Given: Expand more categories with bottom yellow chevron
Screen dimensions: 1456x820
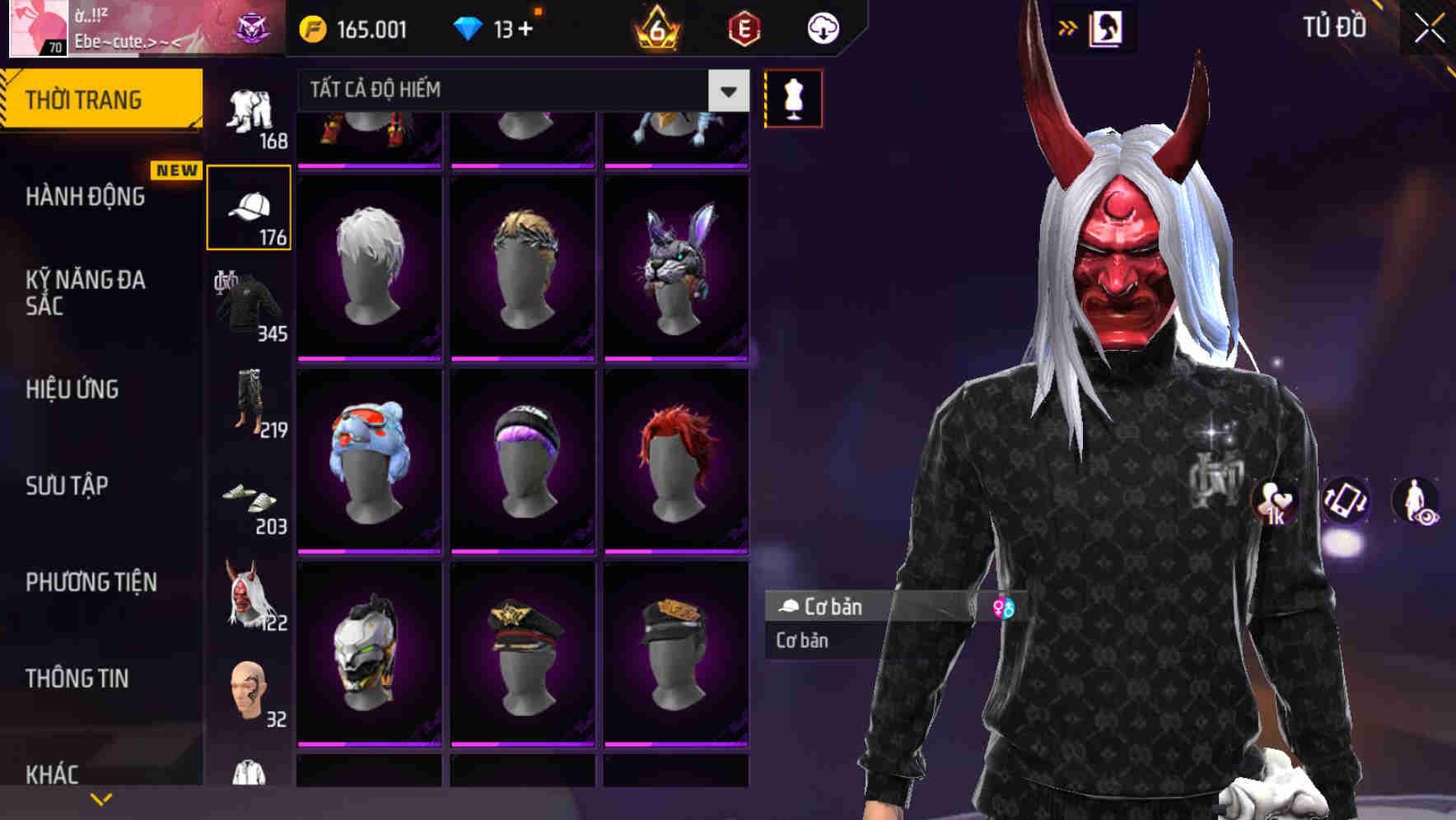Looking at the screenshot, I should pos(100,798).
